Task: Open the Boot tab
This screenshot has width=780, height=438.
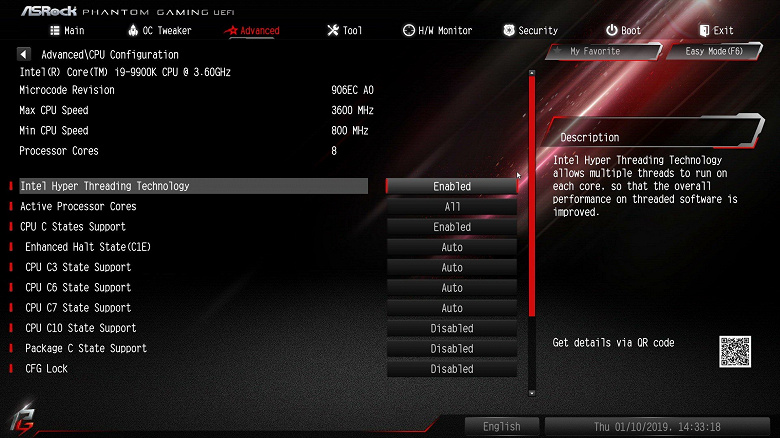Action: coord(623,31)
